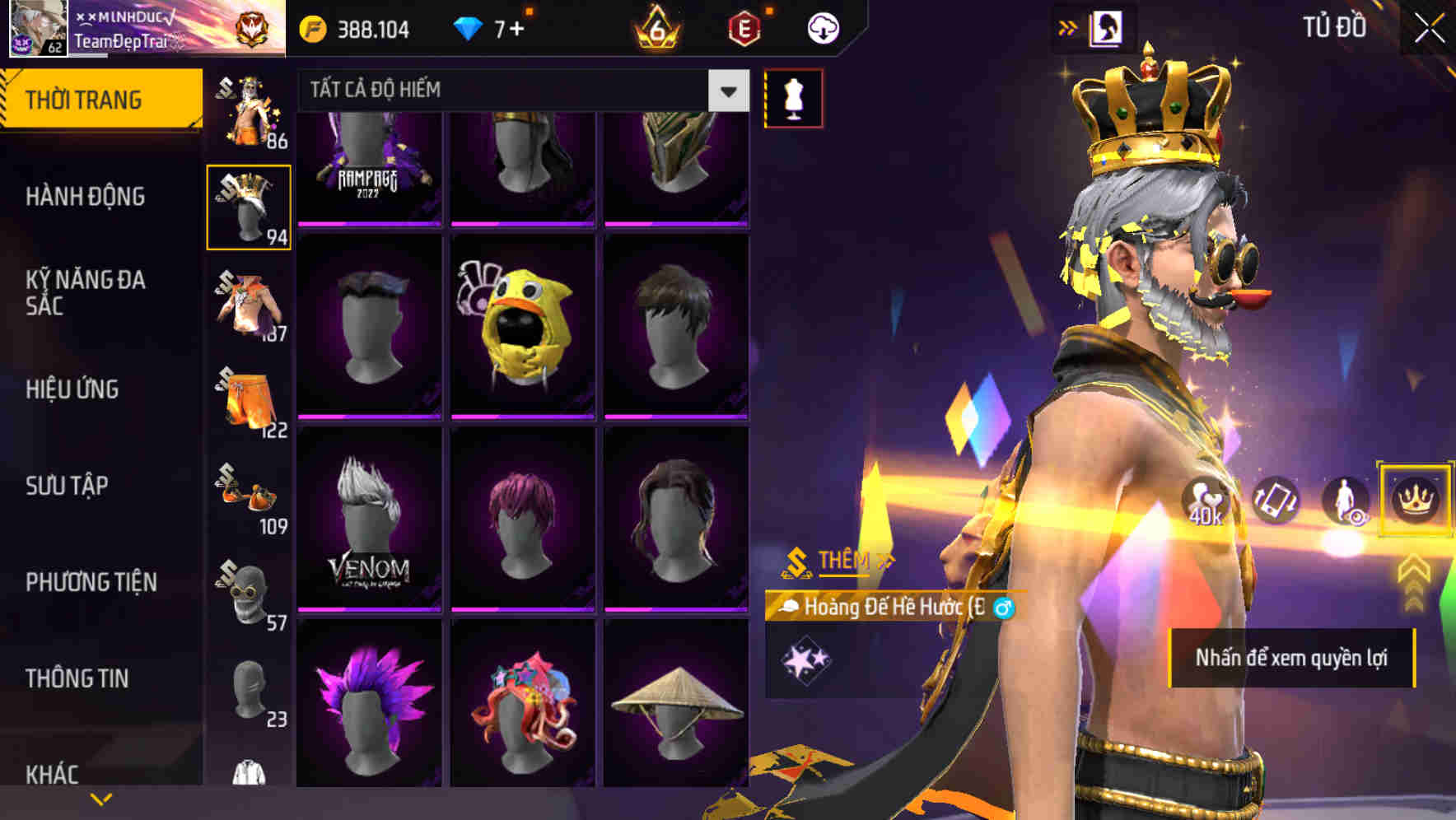
Task: Click the mannequin outfit preview icon
Action: 793,97
